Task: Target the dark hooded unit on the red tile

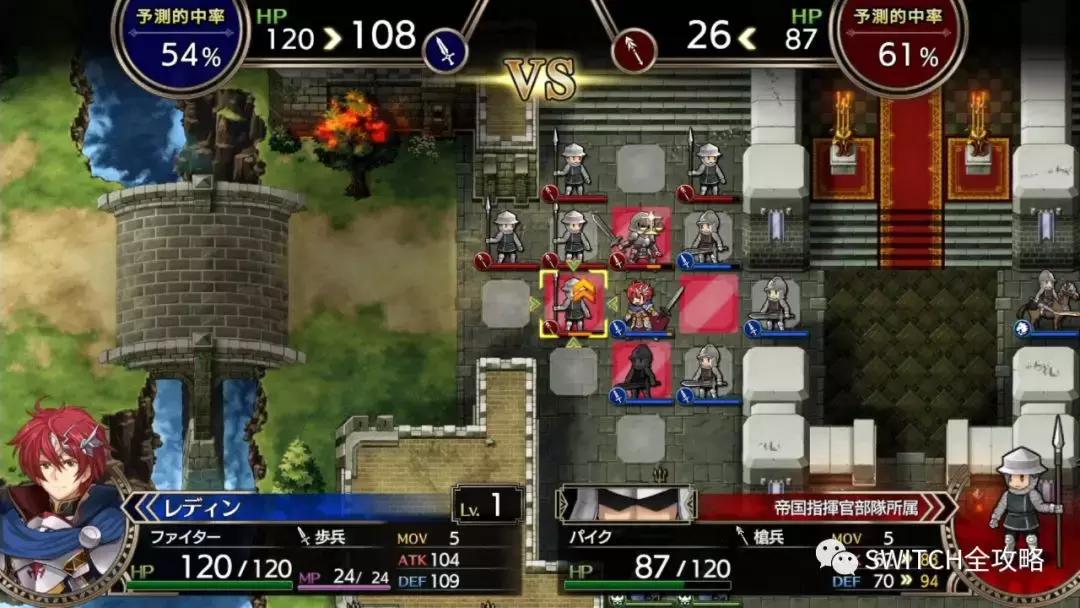Action: point(641,369)
